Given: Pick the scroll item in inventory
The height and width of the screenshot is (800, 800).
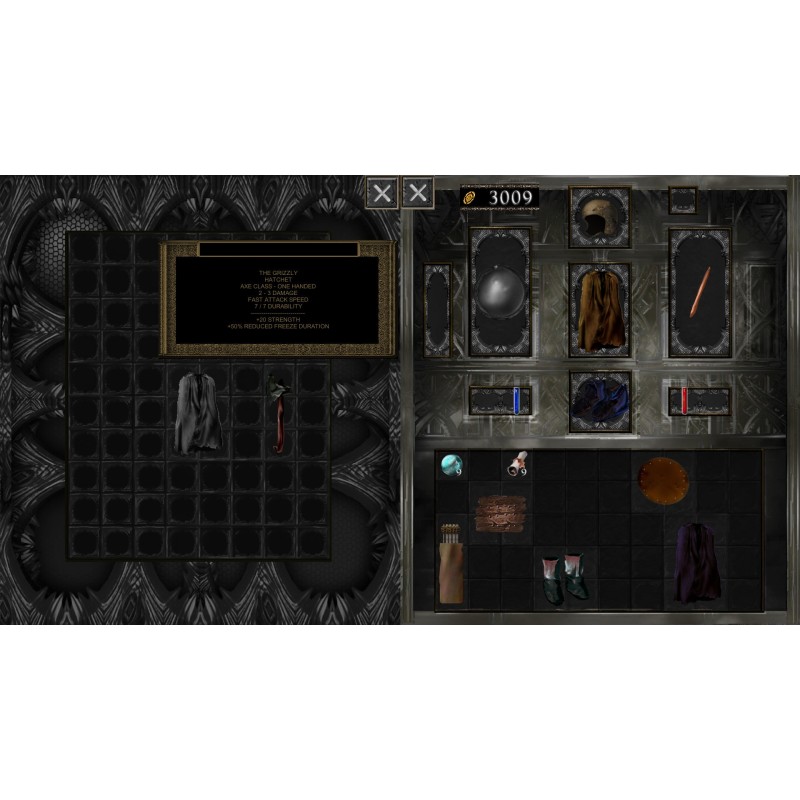Looking at the screenshot, I should (518, 461).
